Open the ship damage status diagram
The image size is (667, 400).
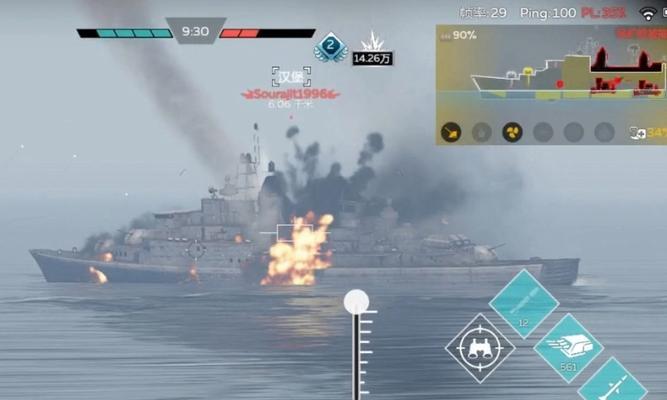pos(550,72)
